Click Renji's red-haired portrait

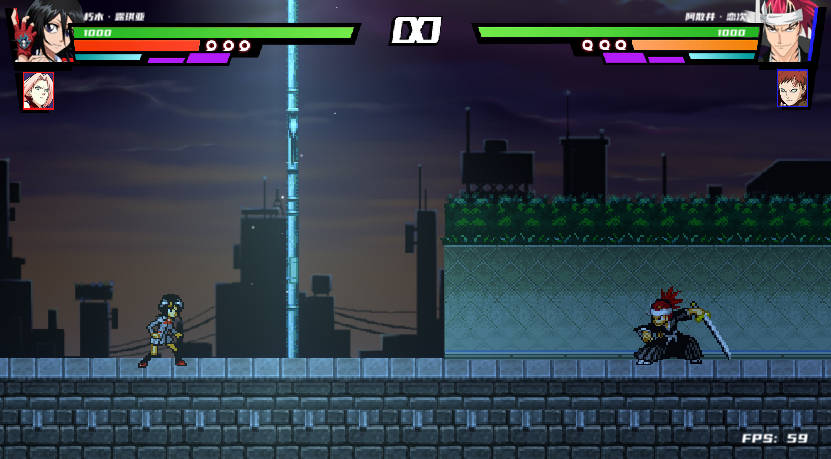pyautogui.click(x=787, y=32)
